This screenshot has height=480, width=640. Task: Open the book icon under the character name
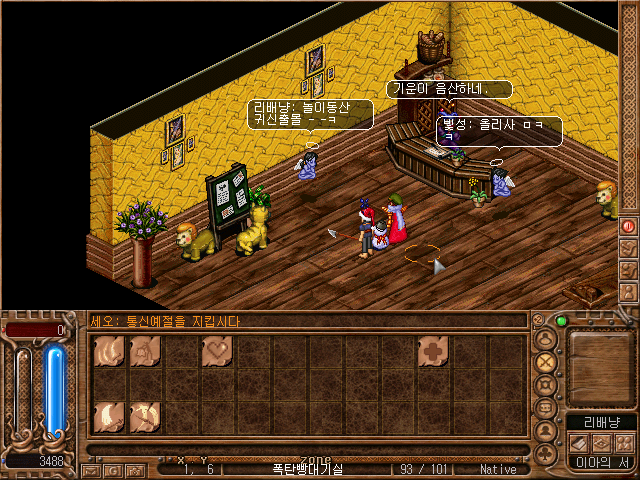pos(578,442)
